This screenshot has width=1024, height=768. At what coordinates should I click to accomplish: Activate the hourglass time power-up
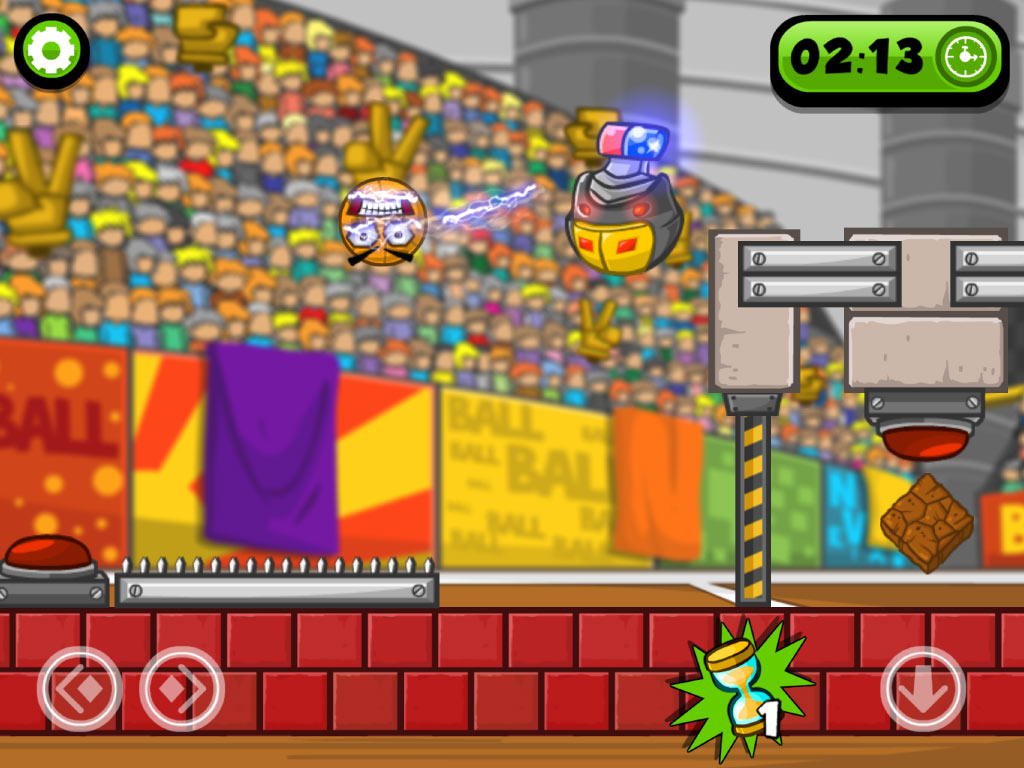point(740,691)
